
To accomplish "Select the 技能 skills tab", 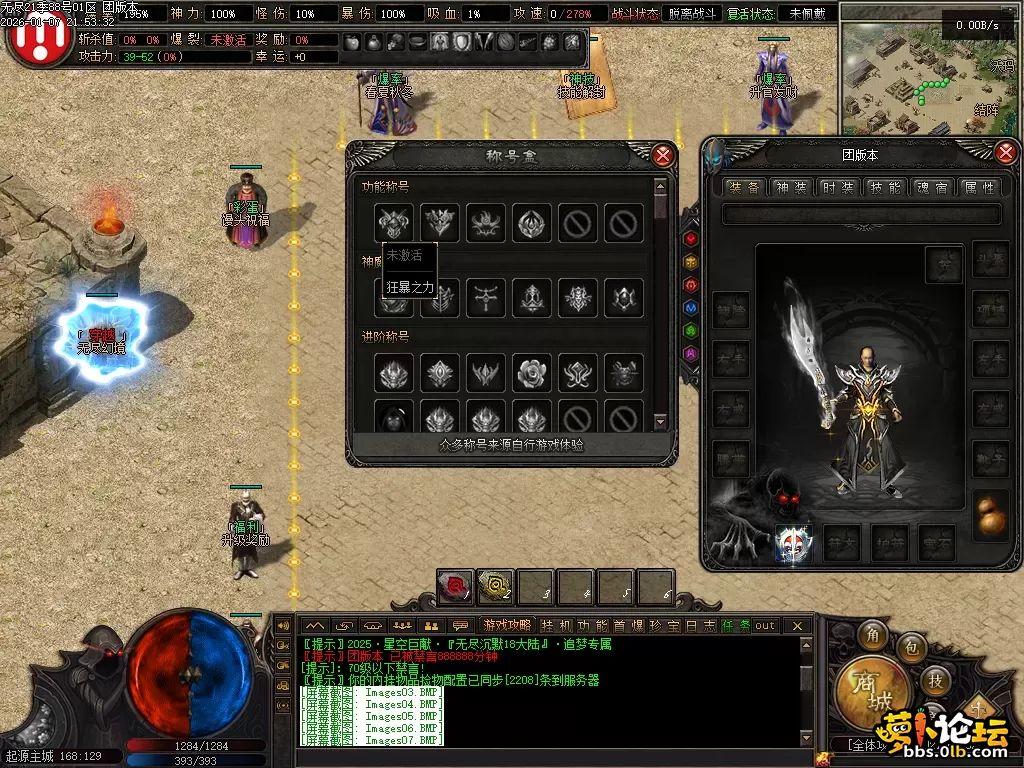I will (885, 187).
